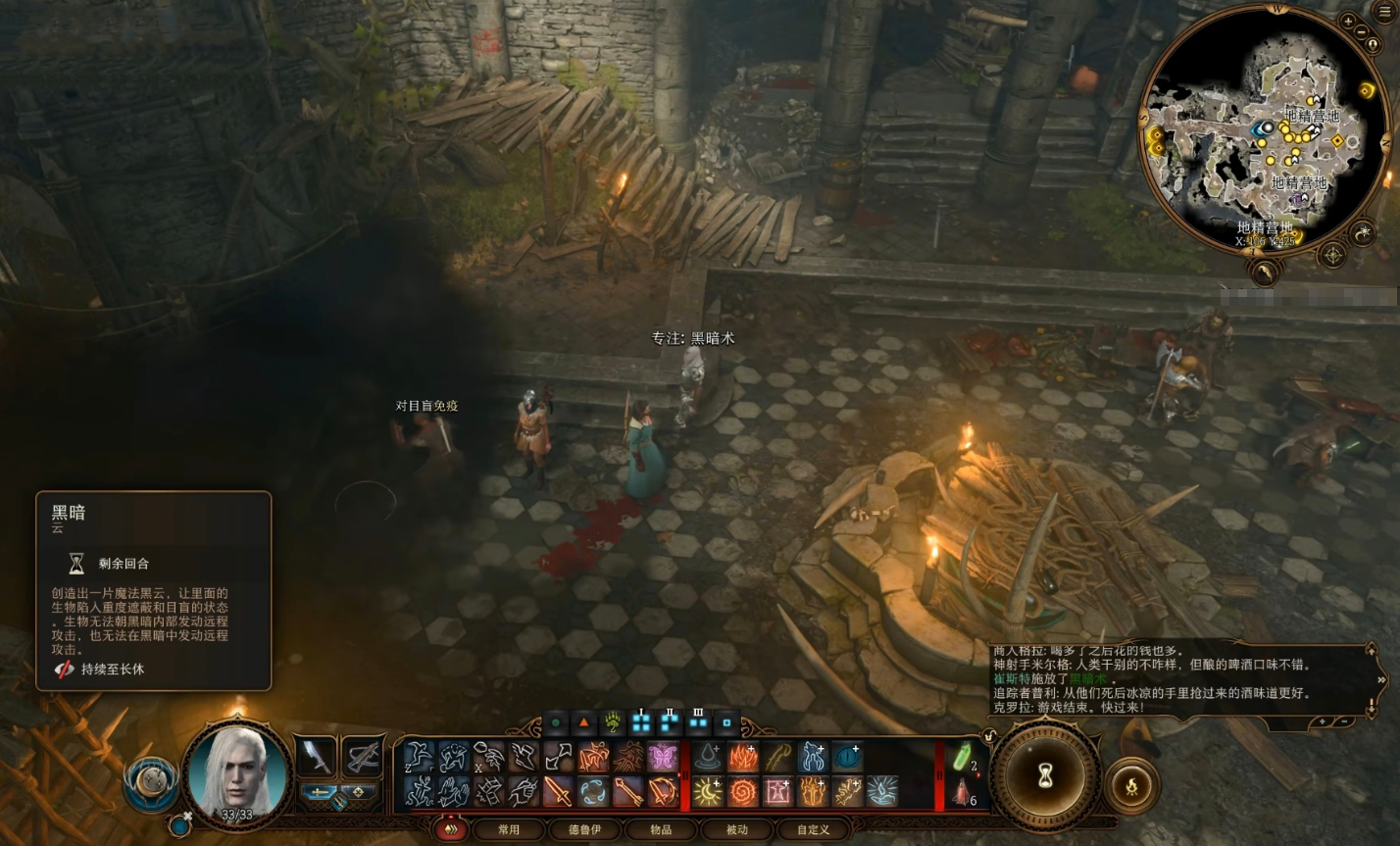Switch to the 自定义 hotbar tab
Screen dimensions: 1400x846
click(x=813, y=829)
